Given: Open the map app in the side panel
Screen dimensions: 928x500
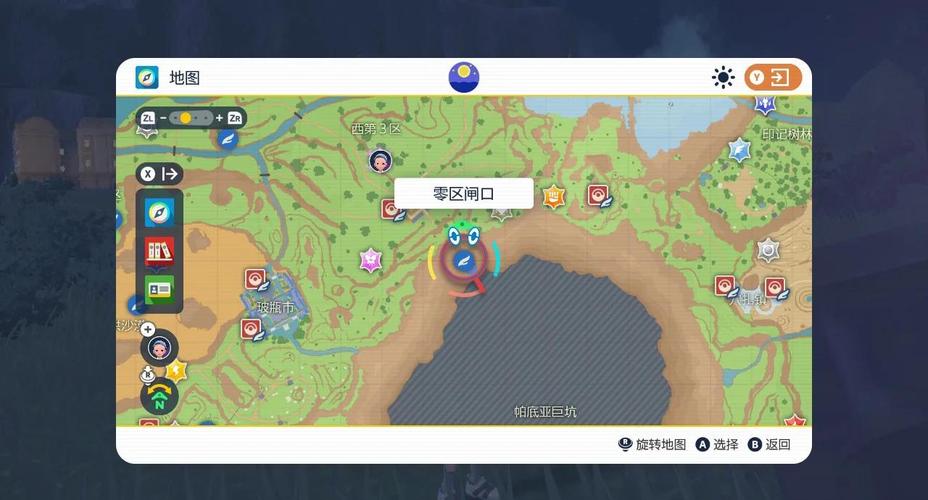Looking at the screenshot, I should (159, 211).
